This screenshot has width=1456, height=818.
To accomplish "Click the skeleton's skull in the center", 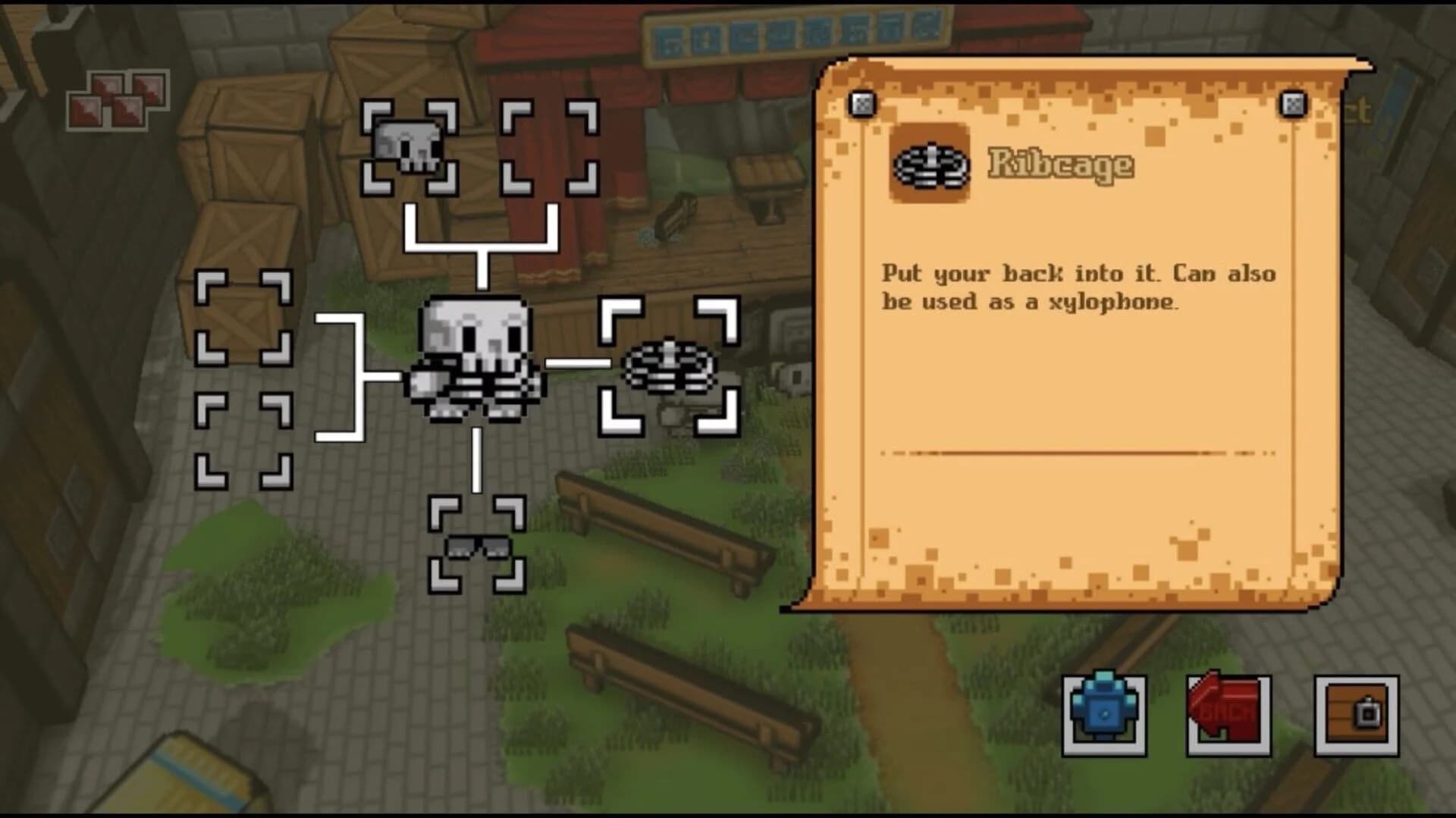I will (x=472, y=337).
